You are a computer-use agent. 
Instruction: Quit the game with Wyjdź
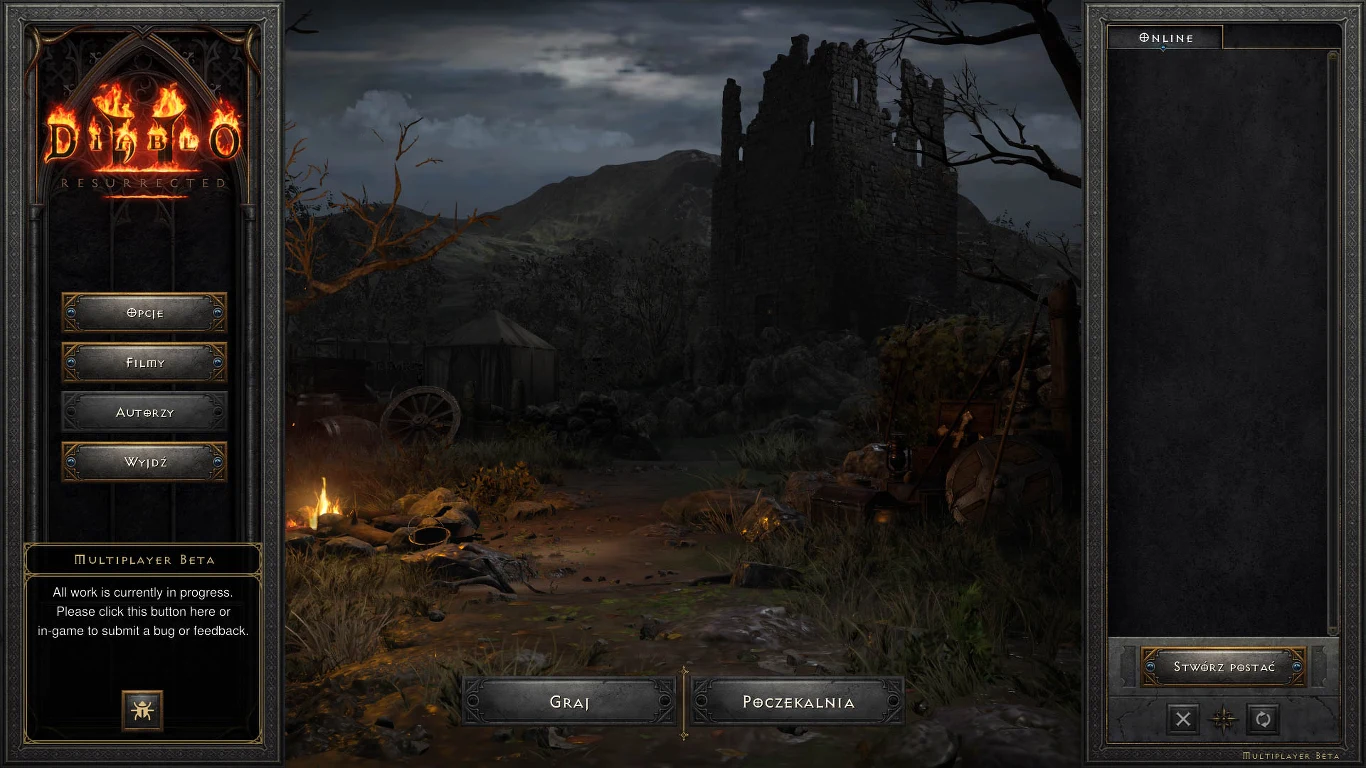[145, 462]
